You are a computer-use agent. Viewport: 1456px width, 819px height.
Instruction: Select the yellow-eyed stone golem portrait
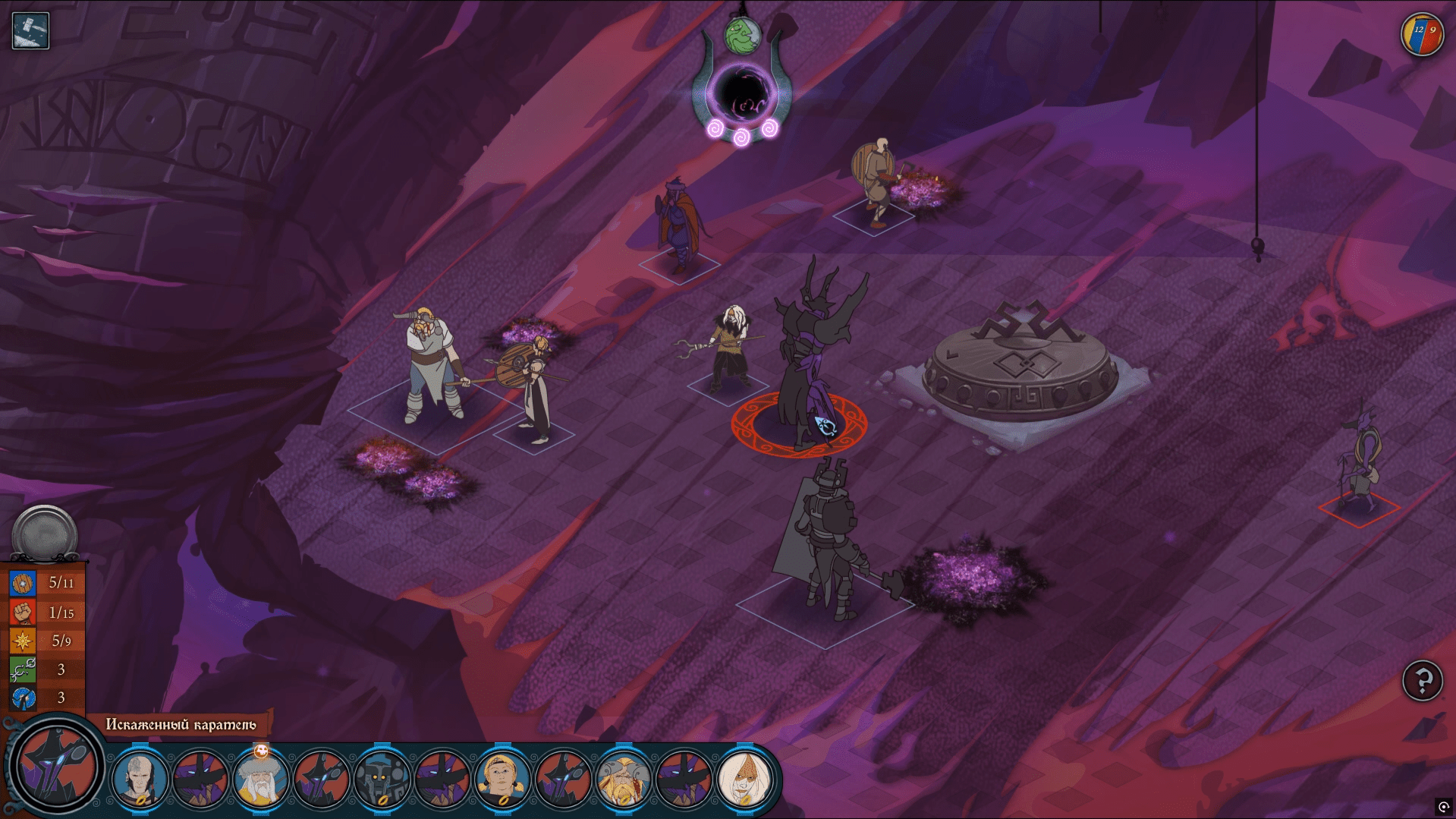pyautogui.click(x=382, y=779)
